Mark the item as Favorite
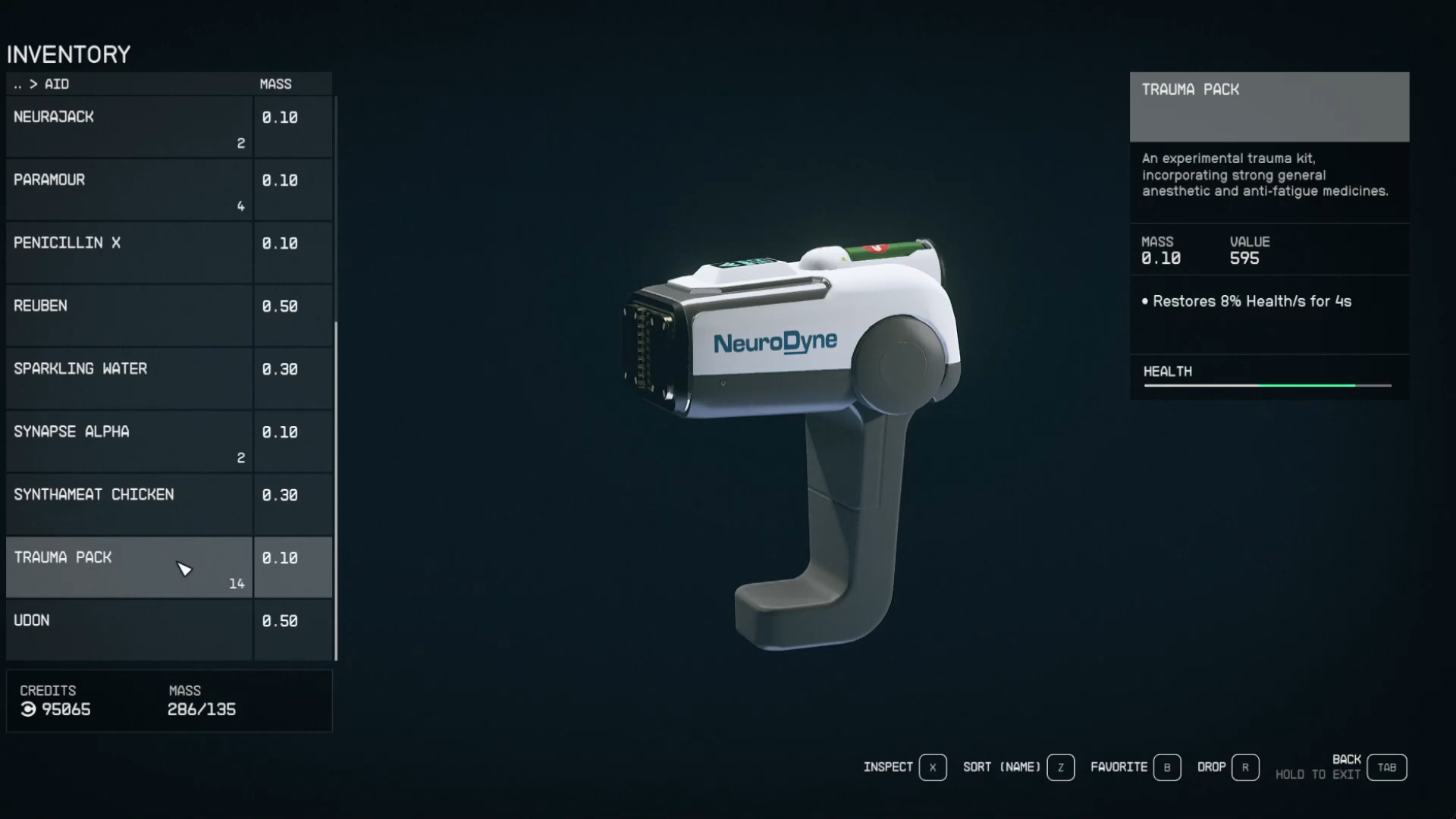1456x819 pixels. point(1166,767)
